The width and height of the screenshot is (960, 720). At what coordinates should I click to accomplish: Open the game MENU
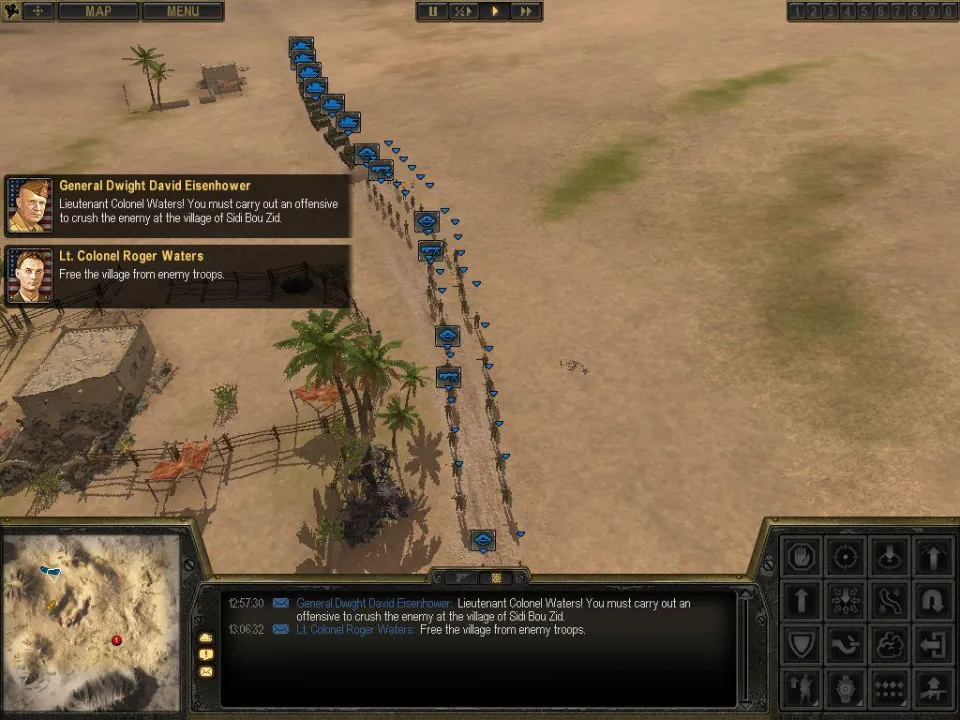click(x=183, y=11)
